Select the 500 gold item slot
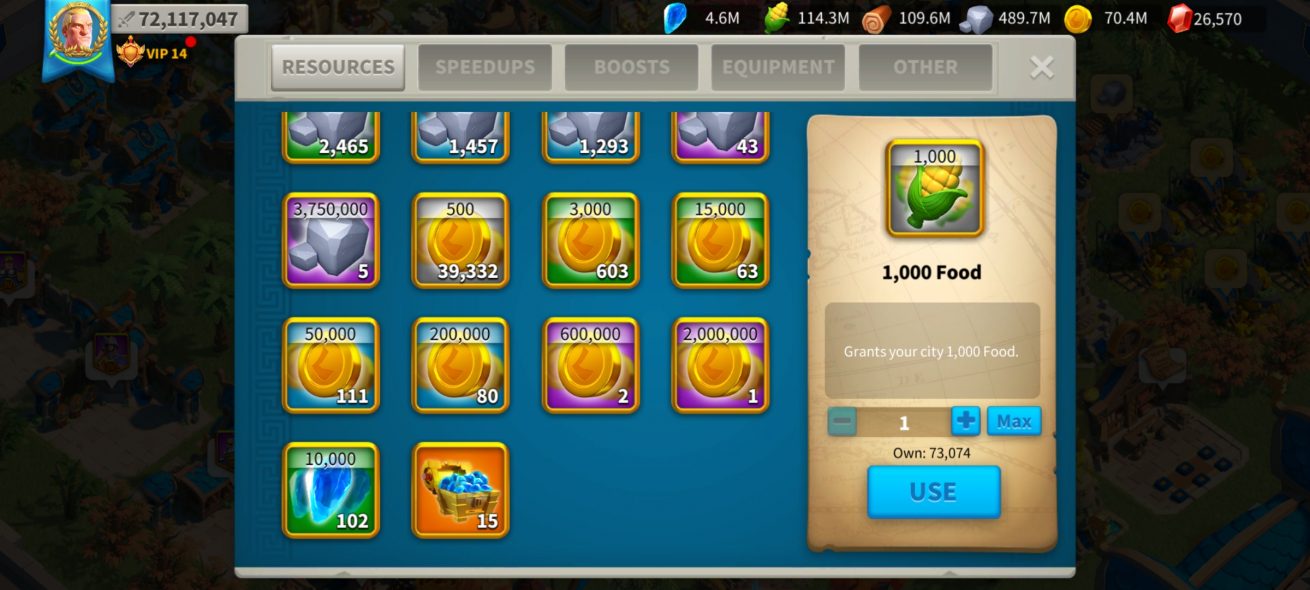 coord(461,241)
